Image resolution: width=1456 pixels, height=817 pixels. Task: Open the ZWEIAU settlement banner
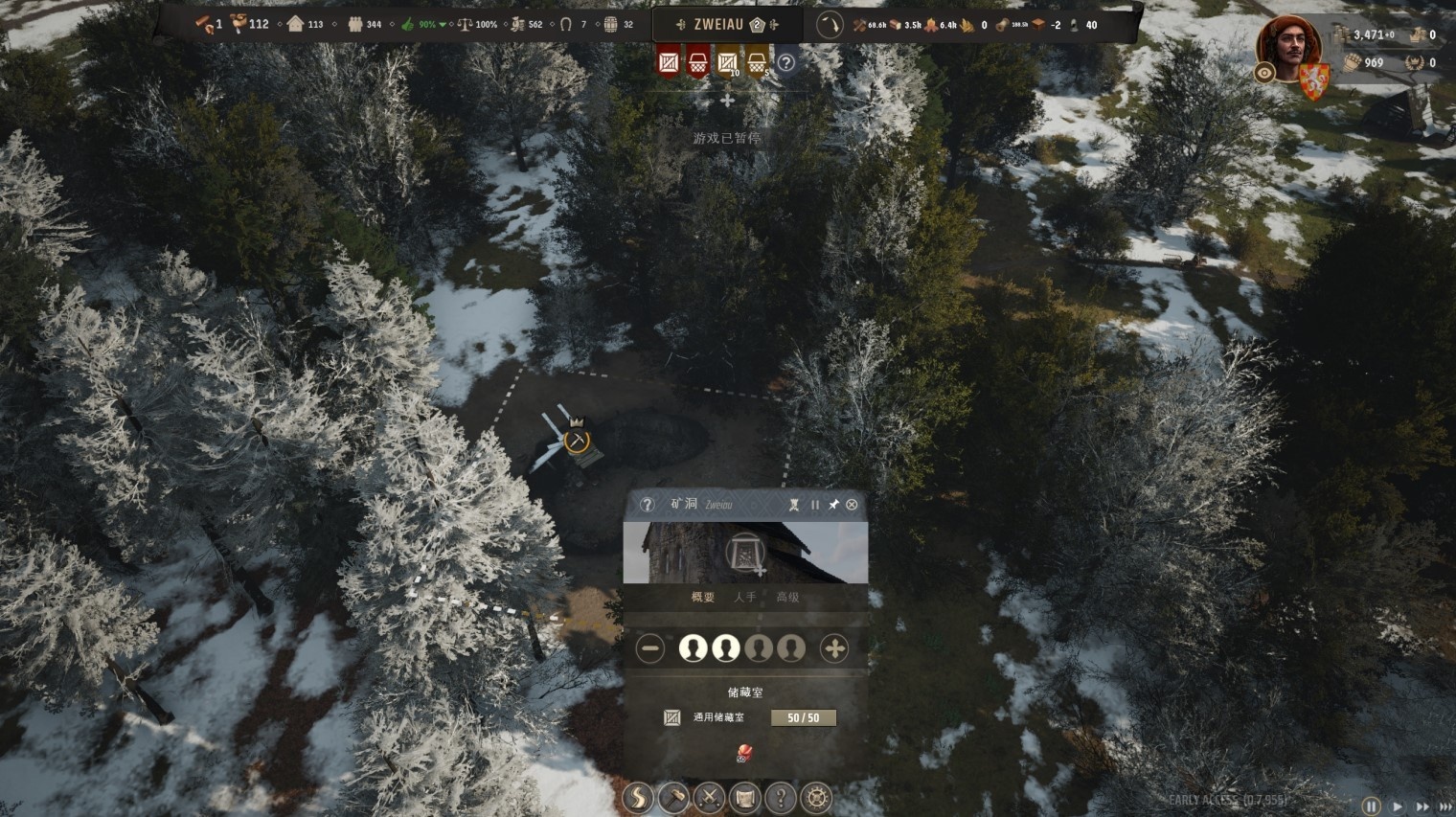718,25
